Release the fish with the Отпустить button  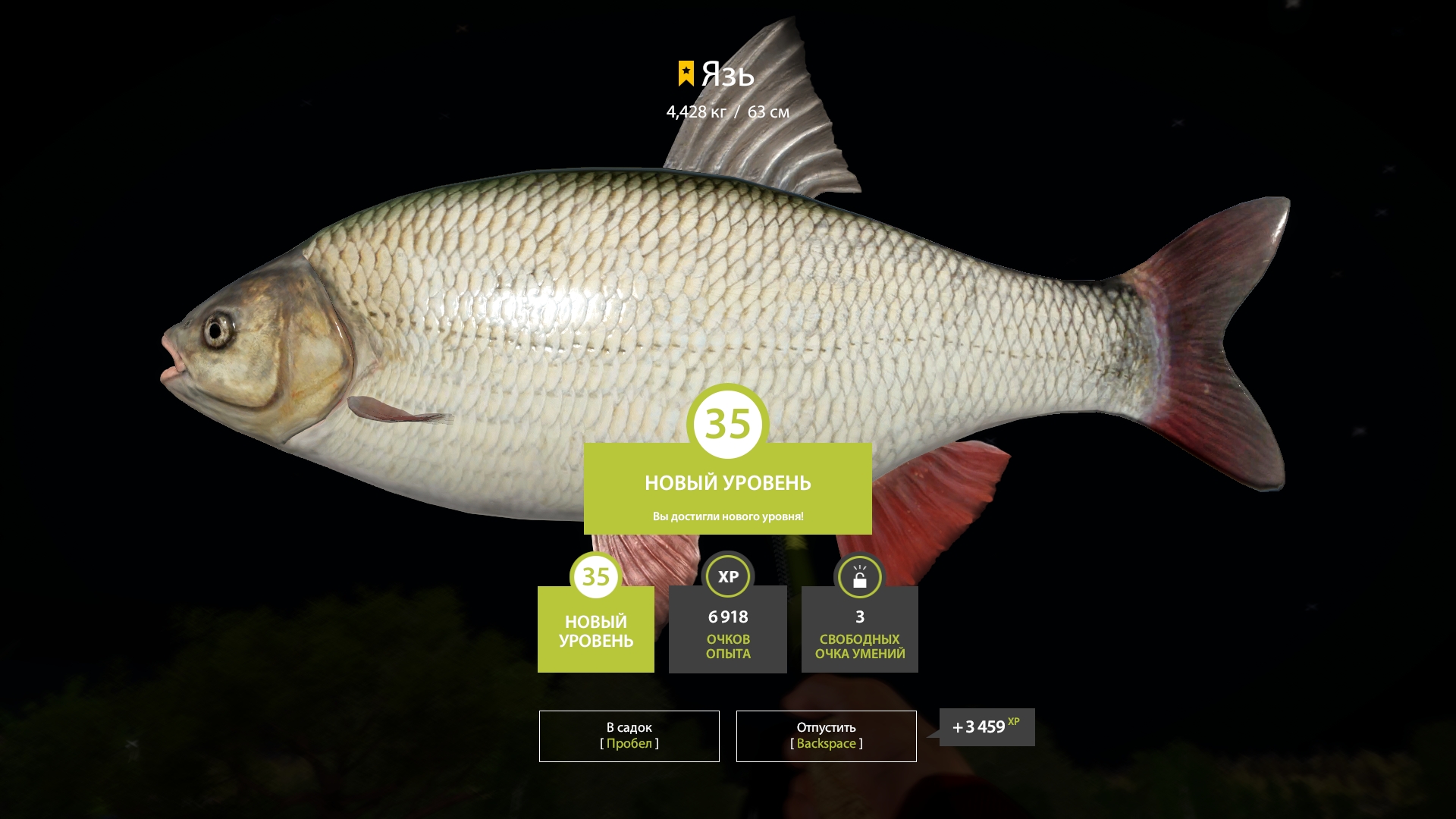tap(826, 736)
